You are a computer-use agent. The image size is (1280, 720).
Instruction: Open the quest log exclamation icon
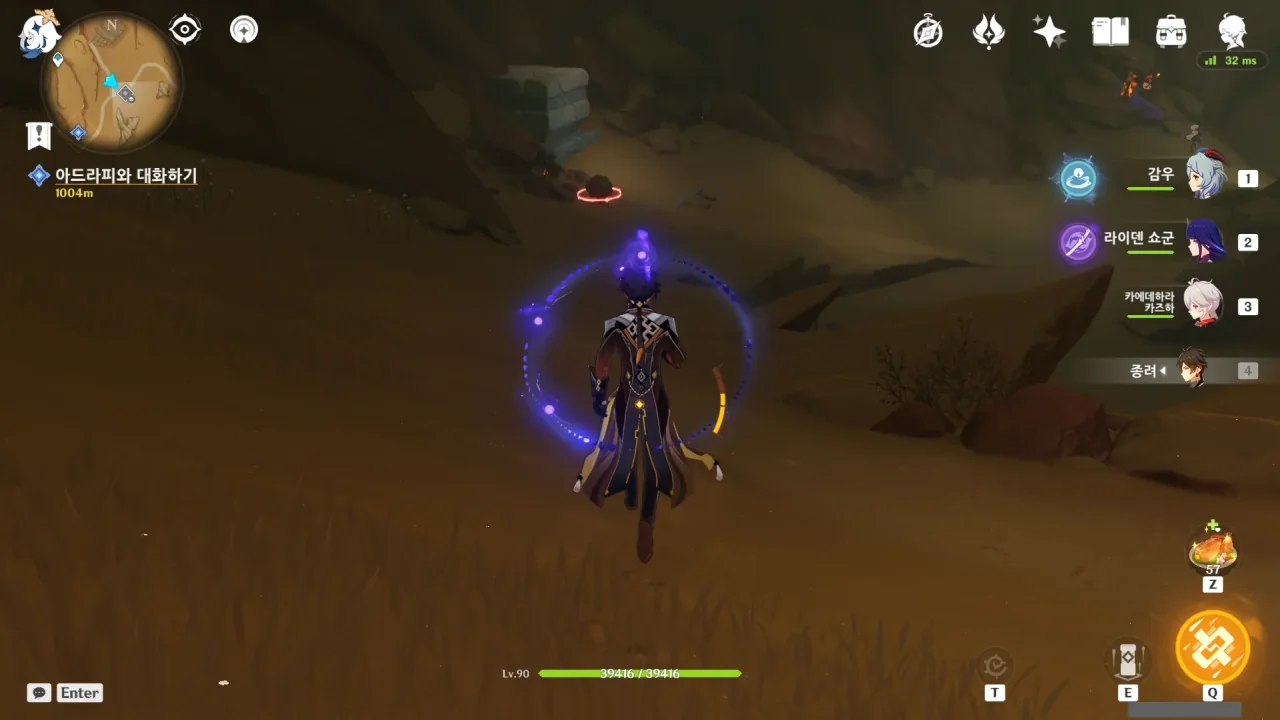tap(39, 135)
